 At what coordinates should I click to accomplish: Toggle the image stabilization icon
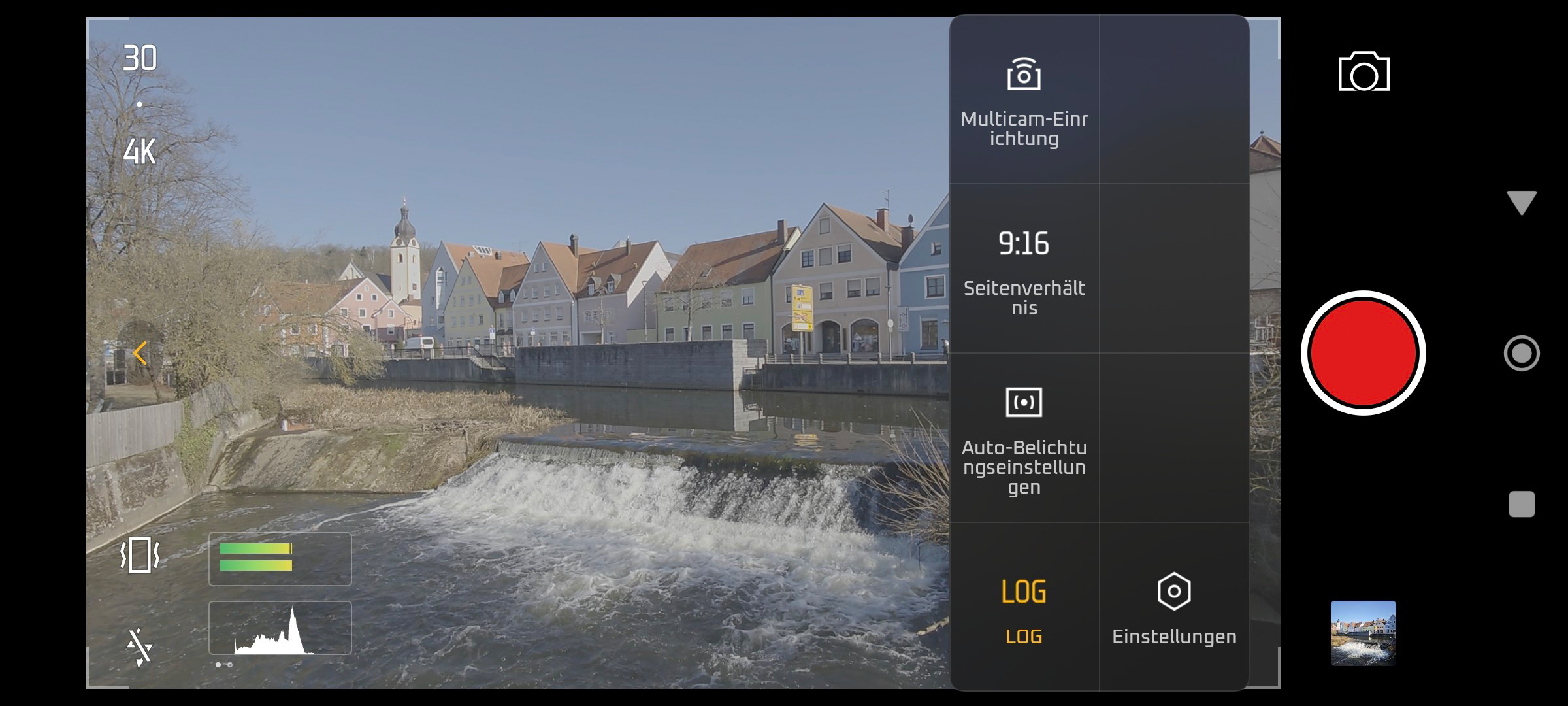(140, 556)
